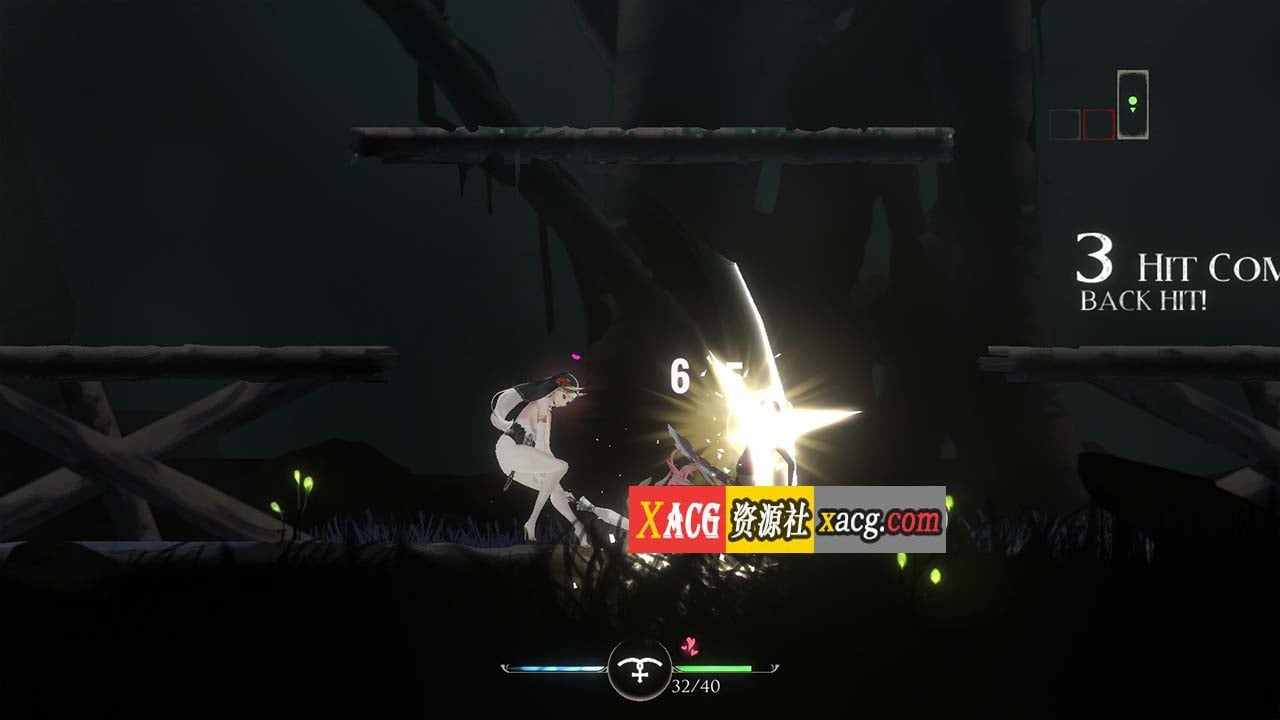The width and height of the screenshot is (1280, 720).
Task: Click the horned cross emblem on the HUD
Action: [638, 670]
